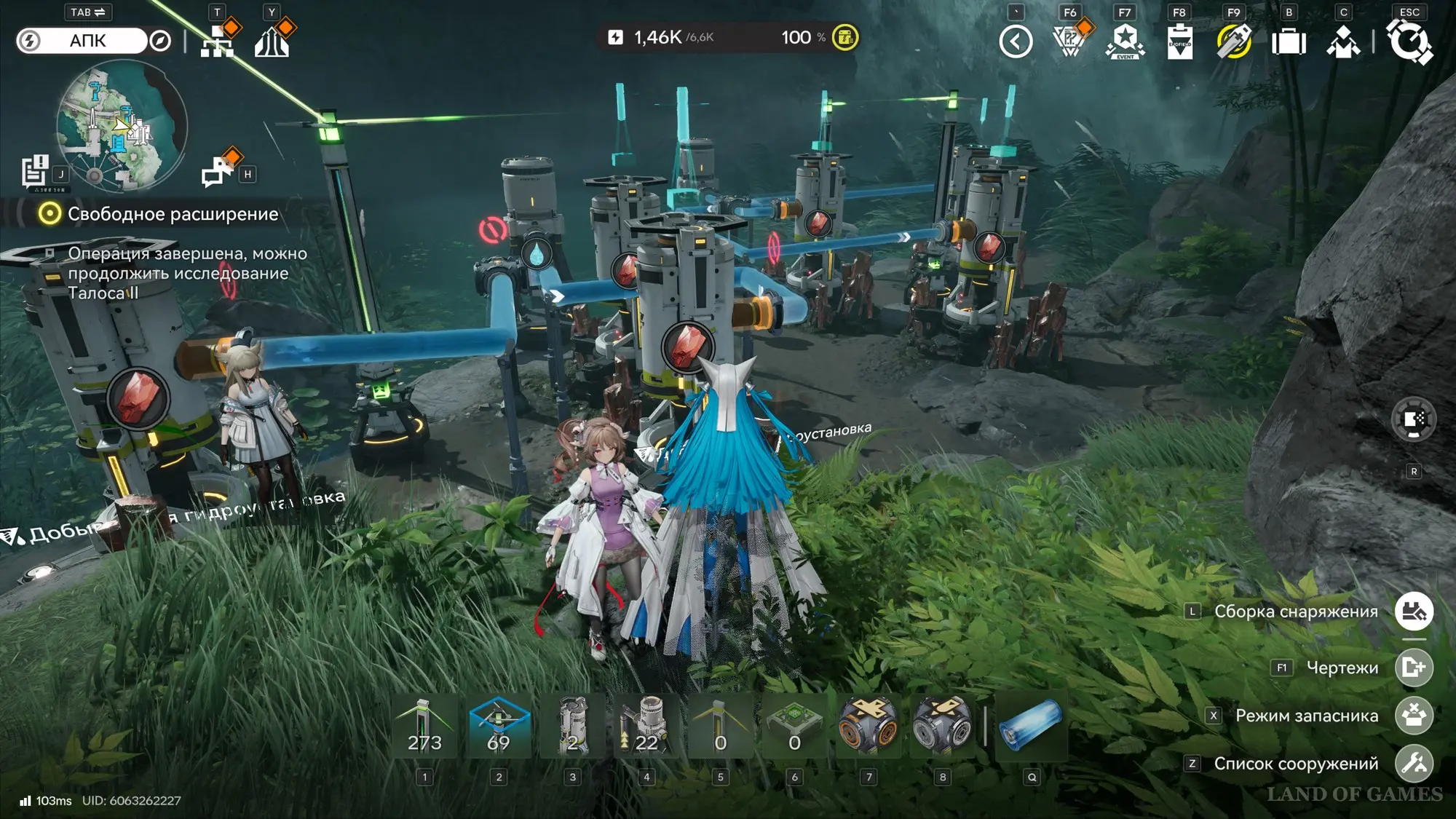Click the round back arrow button

[x=1016, y=41]
